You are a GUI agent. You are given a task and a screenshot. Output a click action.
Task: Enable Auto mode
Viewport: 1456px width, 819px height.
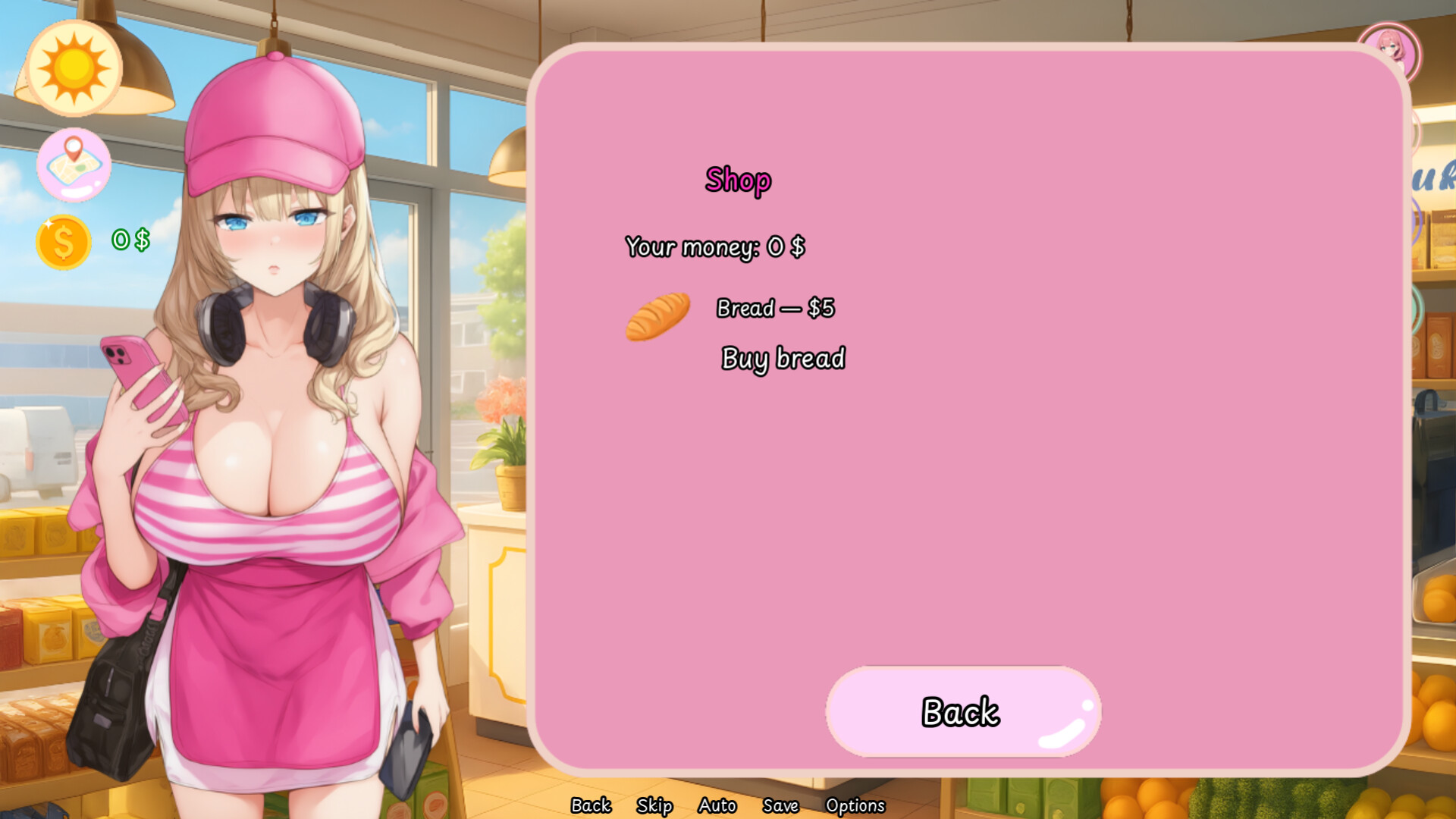pos(717,805)
